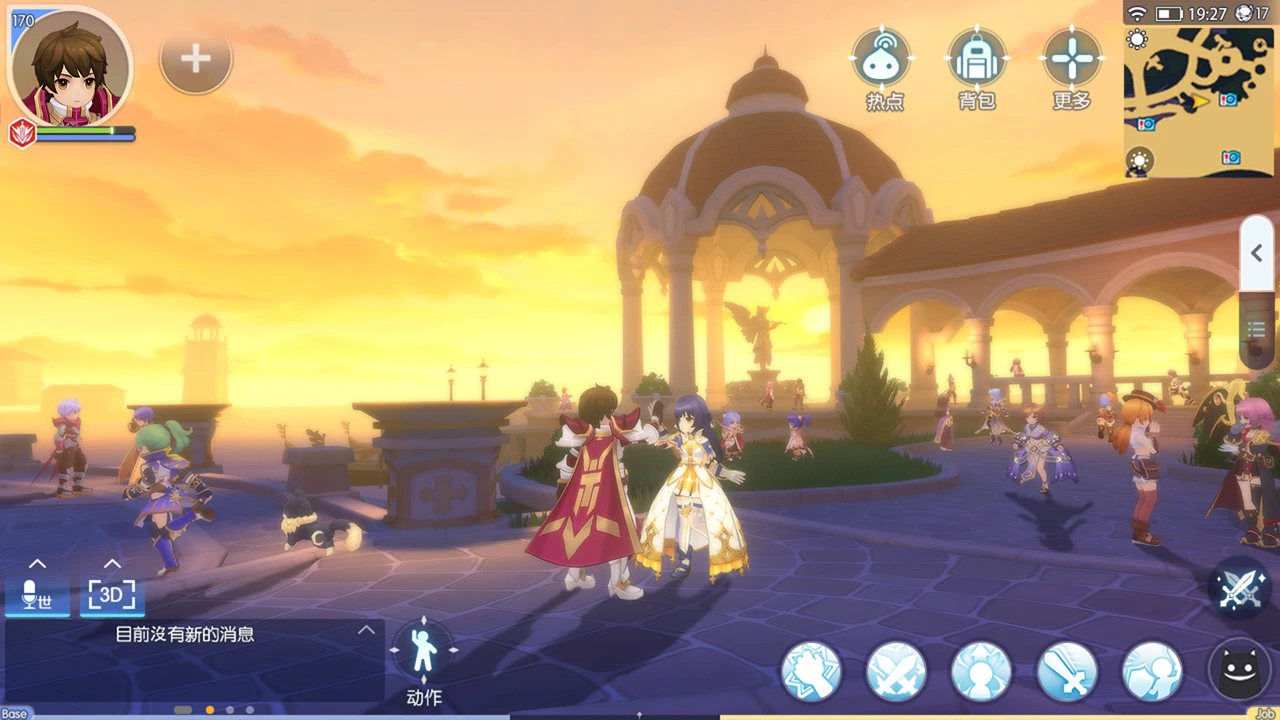This screenshot has width=1280, height=720.
Task: Use the twin crossed swords skill
Action: pos(896,670)
